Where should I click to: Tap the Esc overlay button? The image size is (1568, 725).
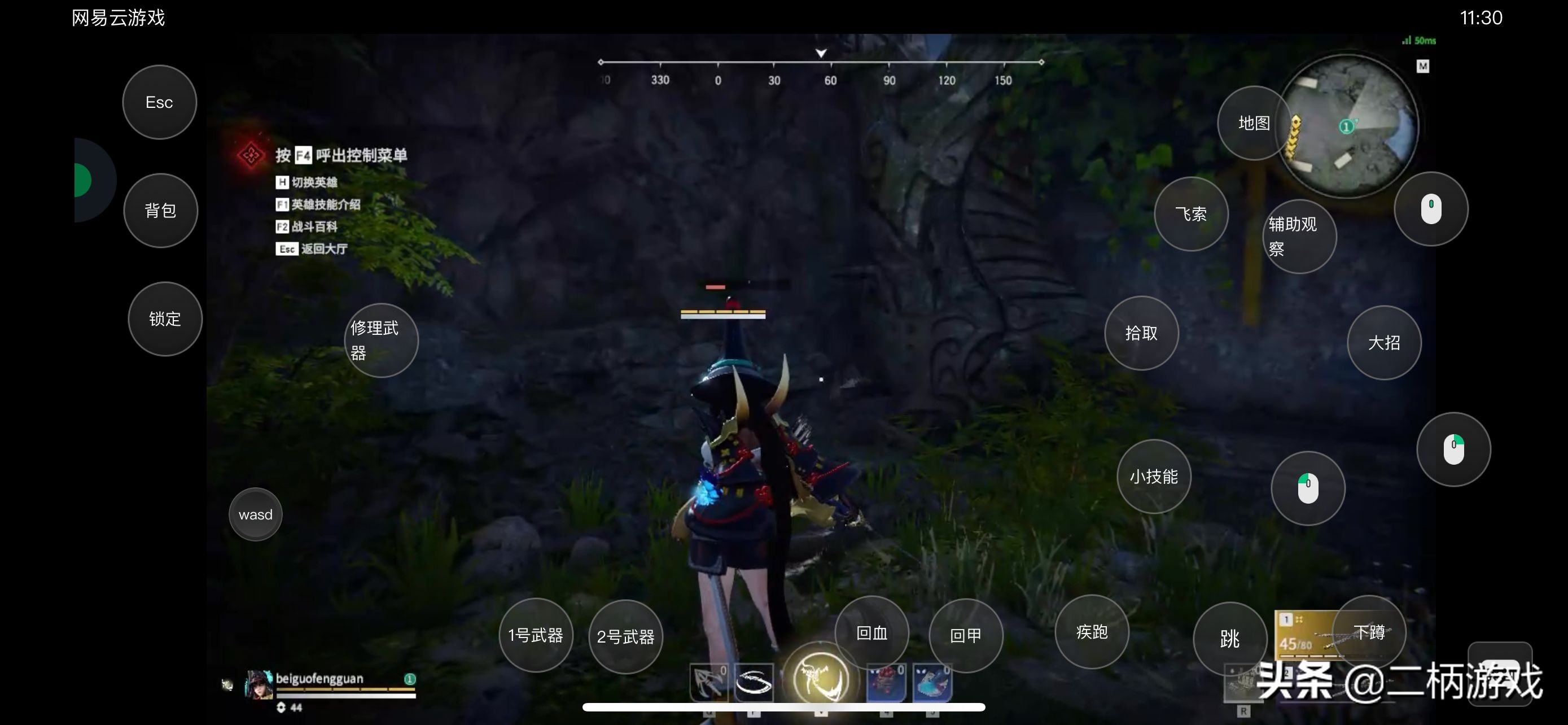coord(160,102)
